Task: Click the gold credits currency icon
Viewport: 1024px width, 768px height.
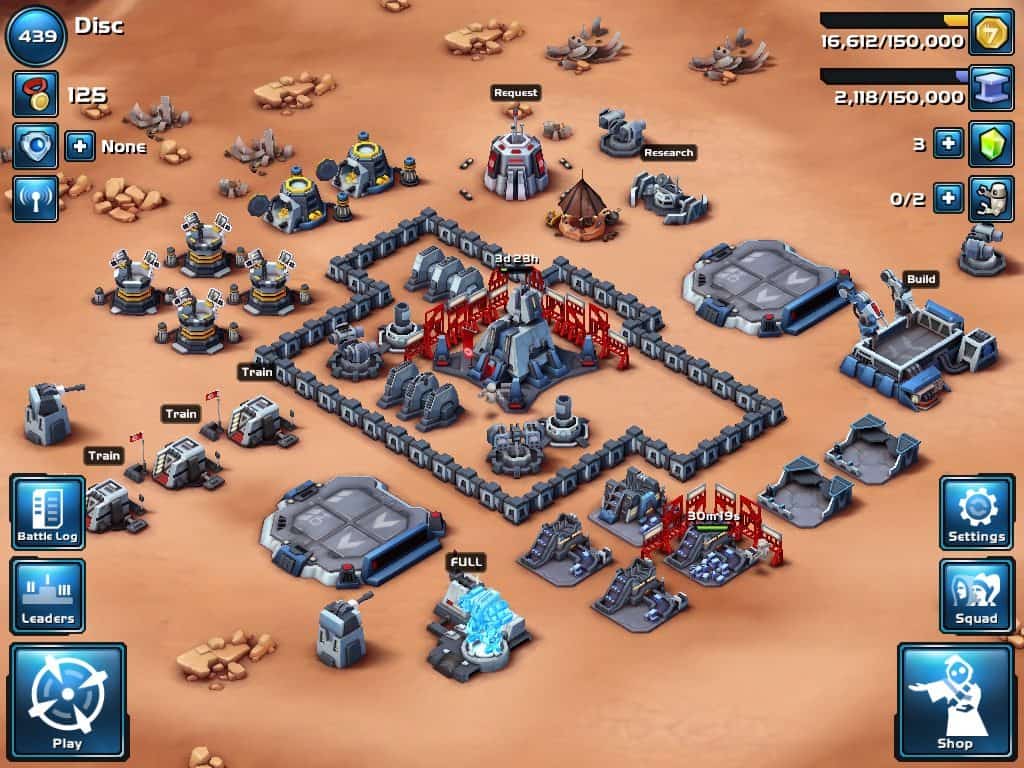Action: click(x=990, y=32)
